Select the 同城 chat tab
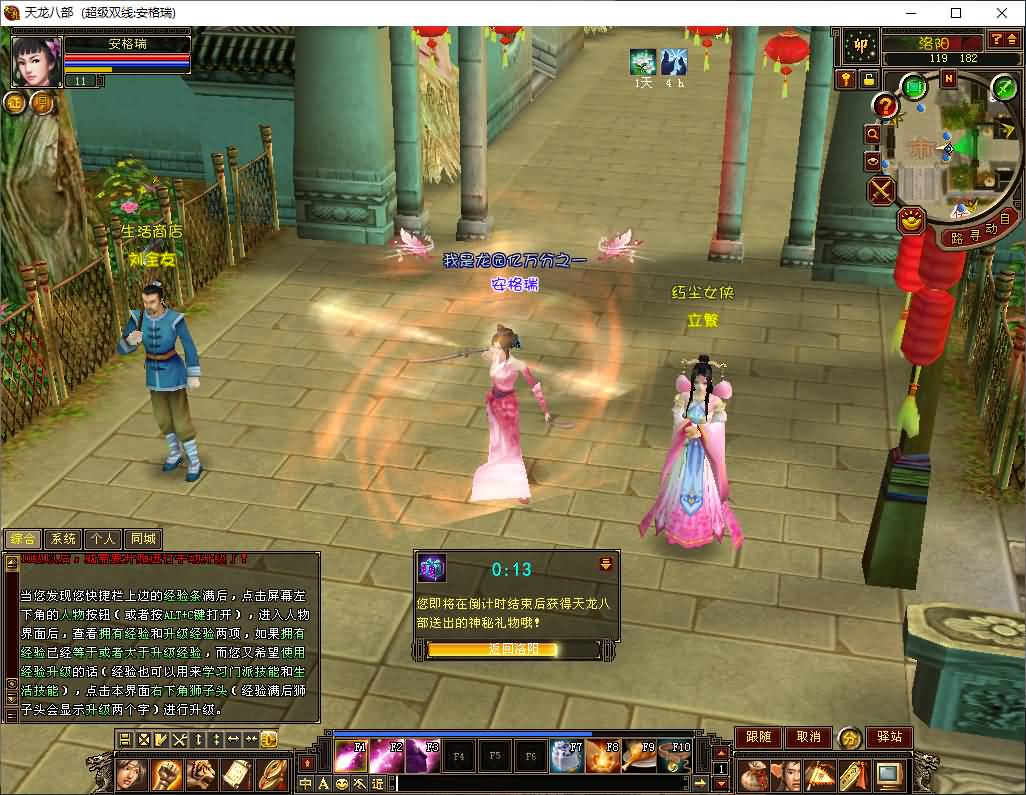 [x=143, y=538]
